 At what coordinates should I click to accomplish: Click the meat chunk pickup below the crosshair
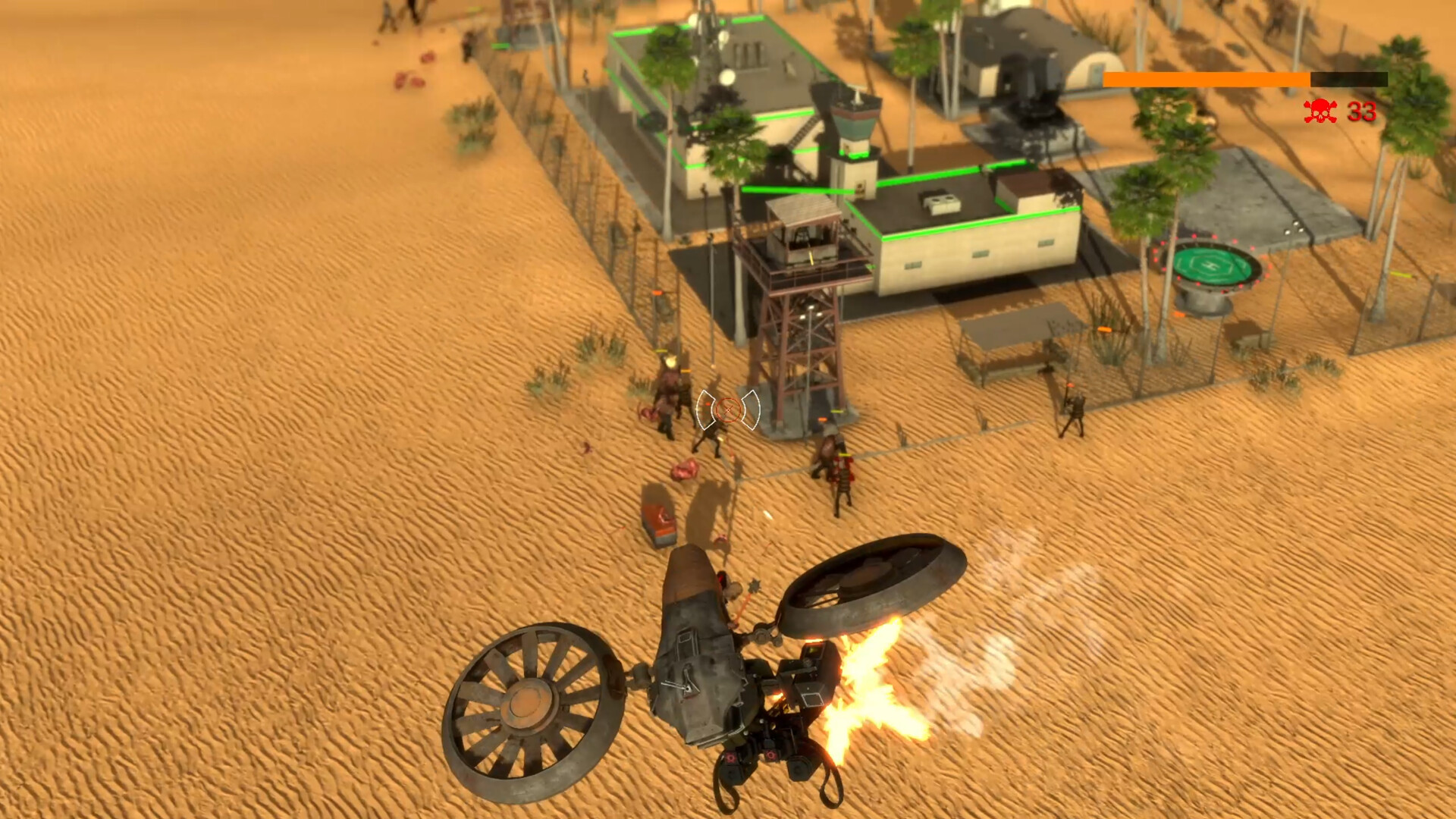coord(685,470)
